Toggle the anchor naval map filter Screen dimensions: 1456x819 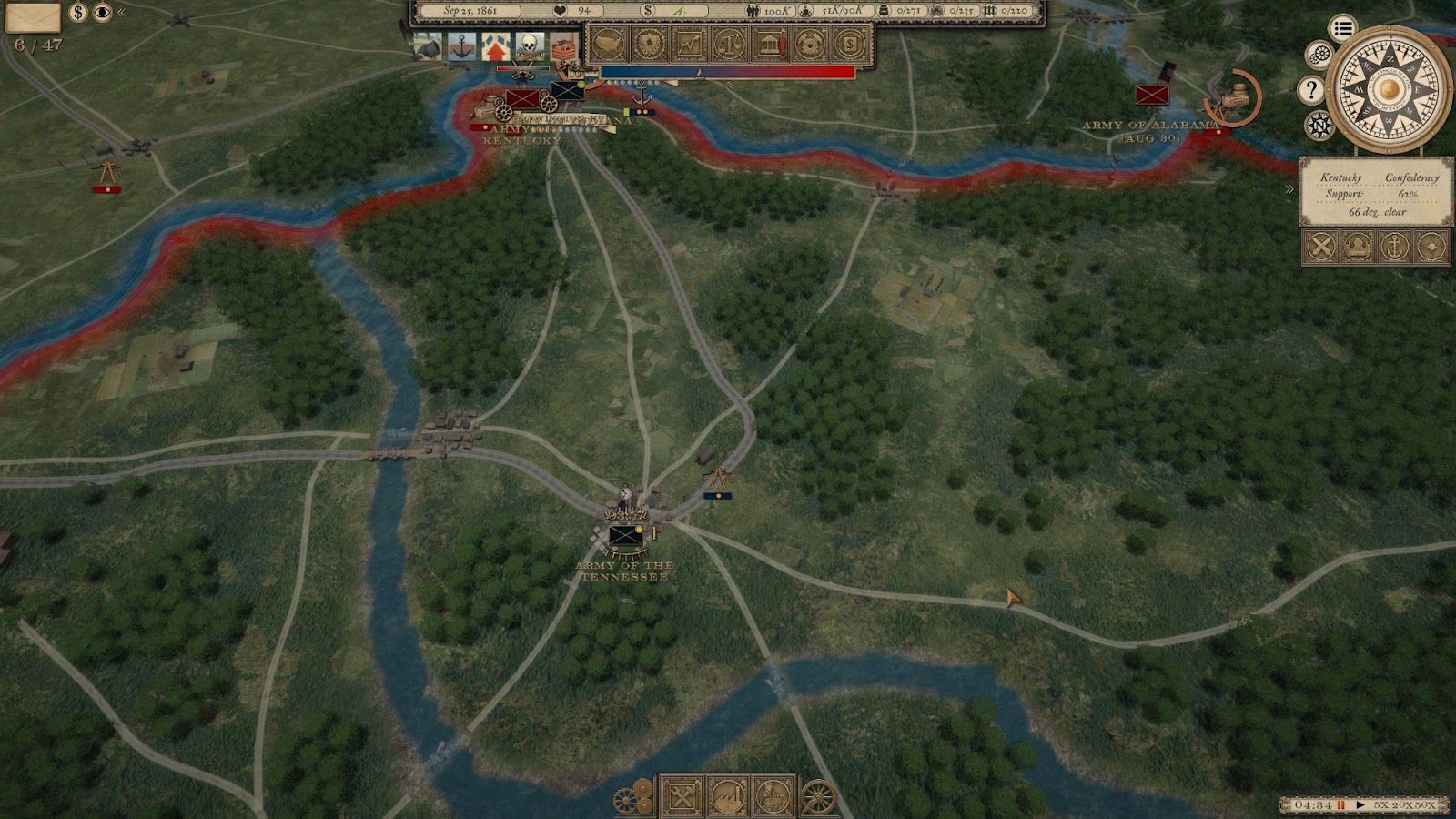(x=1394, y=246)
